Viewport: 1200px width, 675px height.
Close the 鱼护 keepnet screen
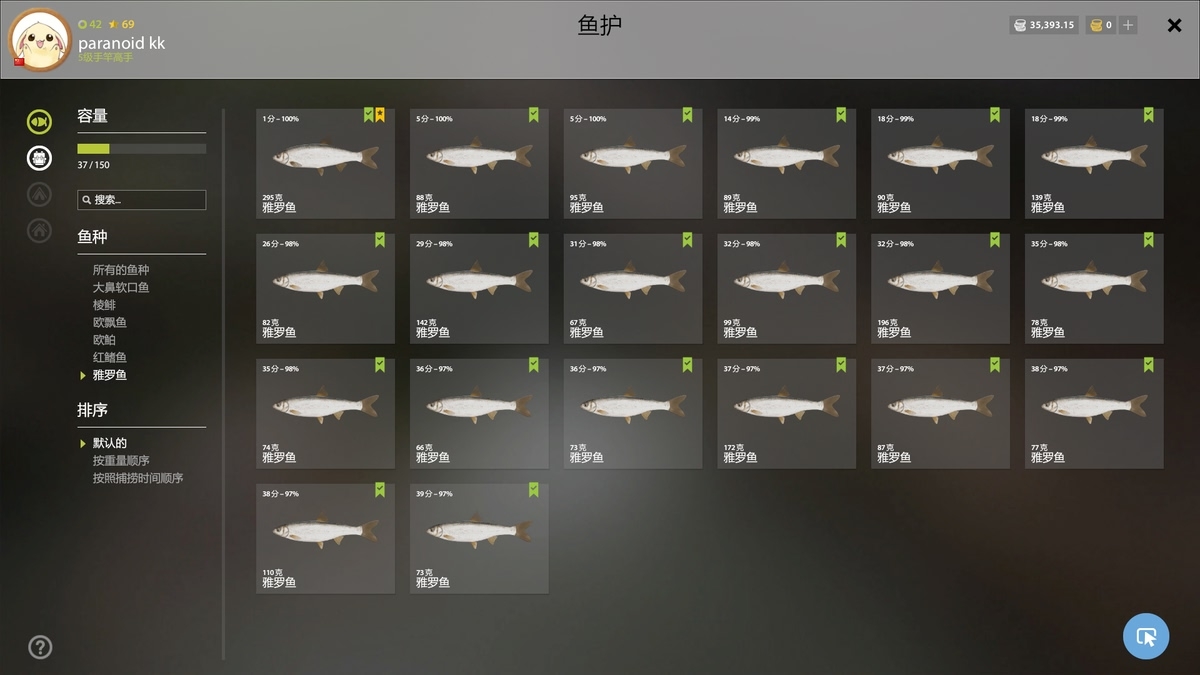(x=1174, y=26)
